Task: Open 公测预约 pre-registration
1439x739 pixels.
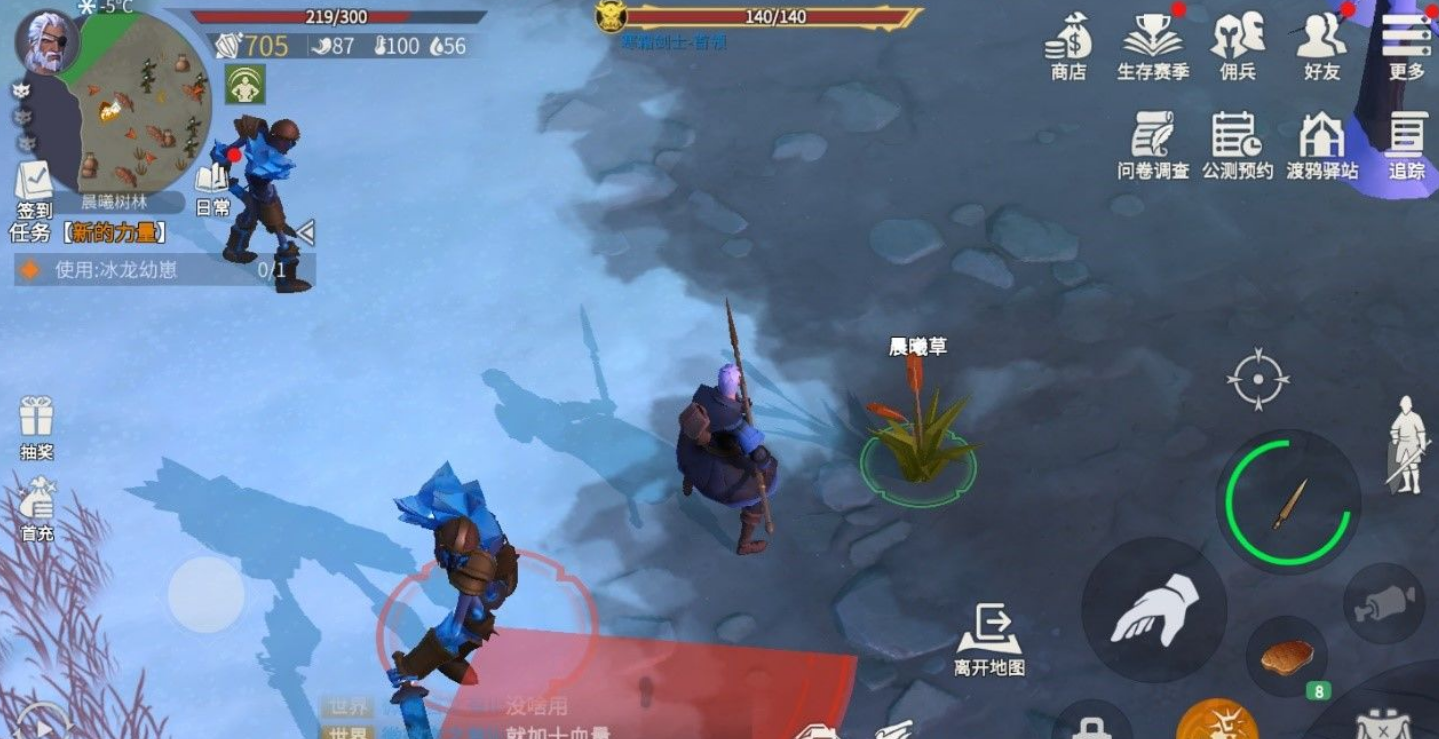Action: (1237, 145)
